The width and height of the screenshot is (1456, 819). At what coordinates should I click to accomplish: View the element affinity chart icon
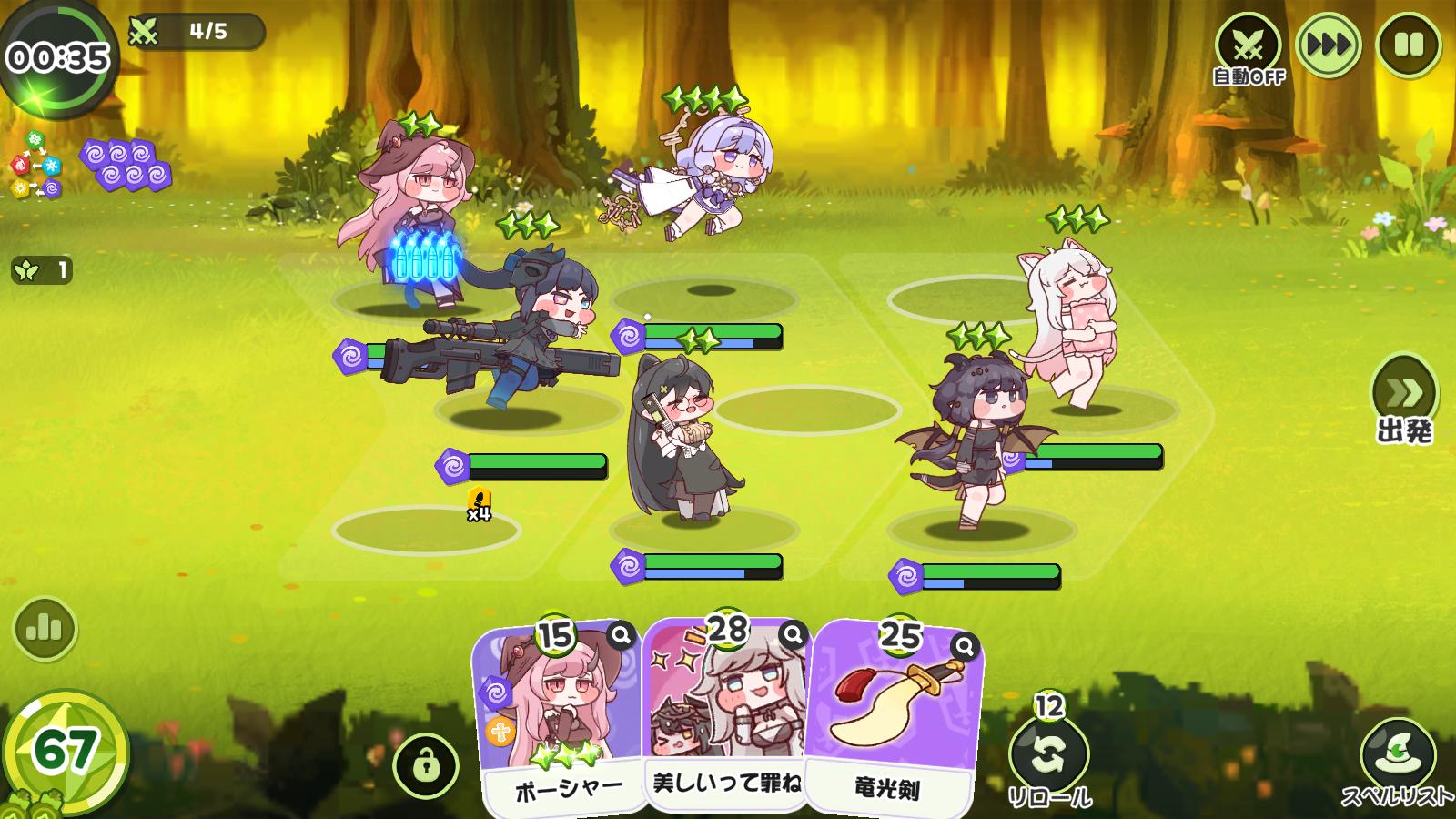(x=35, y=165)
